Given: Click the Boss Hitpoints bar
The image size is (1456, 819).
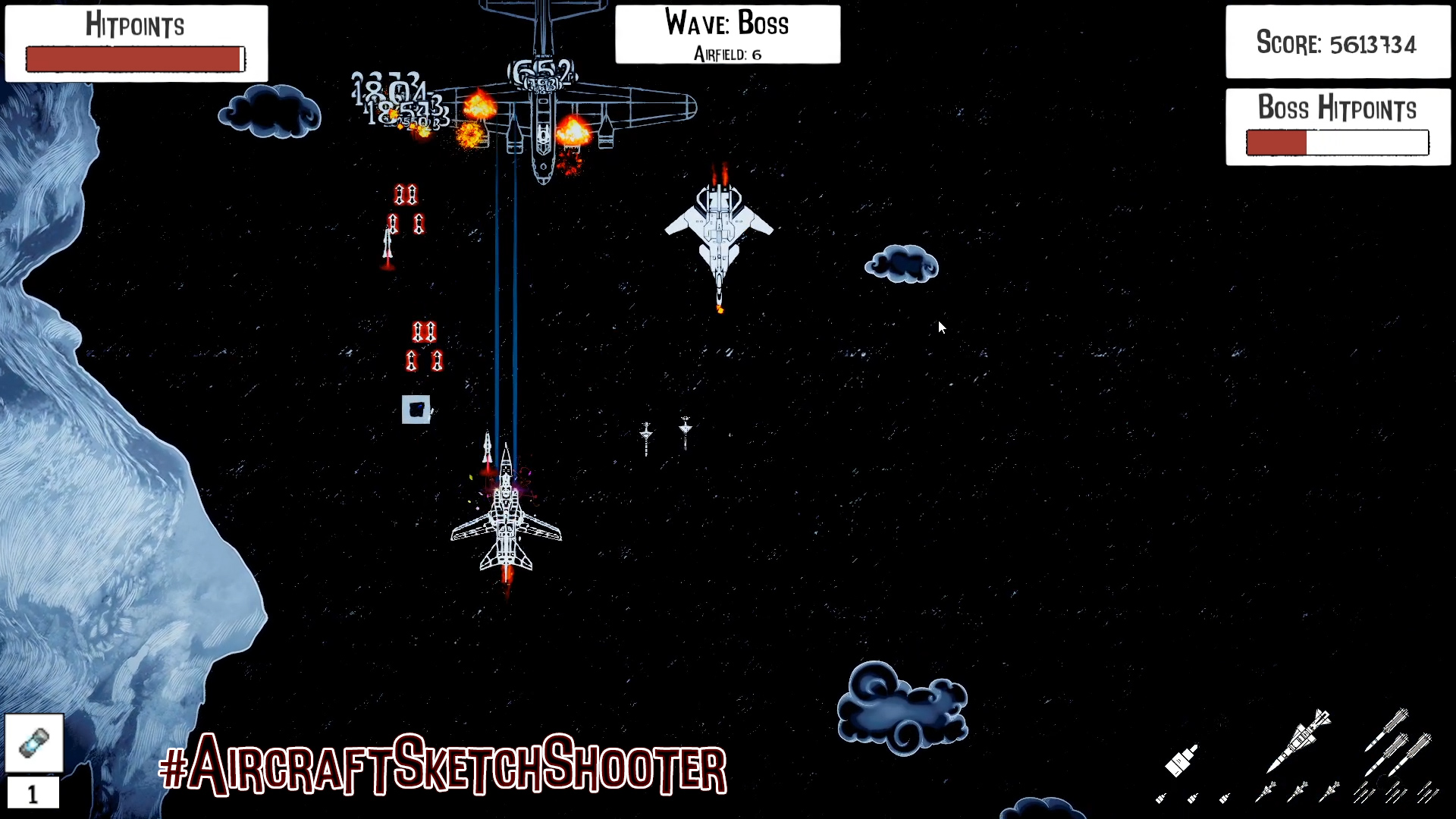Looking at the screenshot, I should click(x=1336, y=143).
